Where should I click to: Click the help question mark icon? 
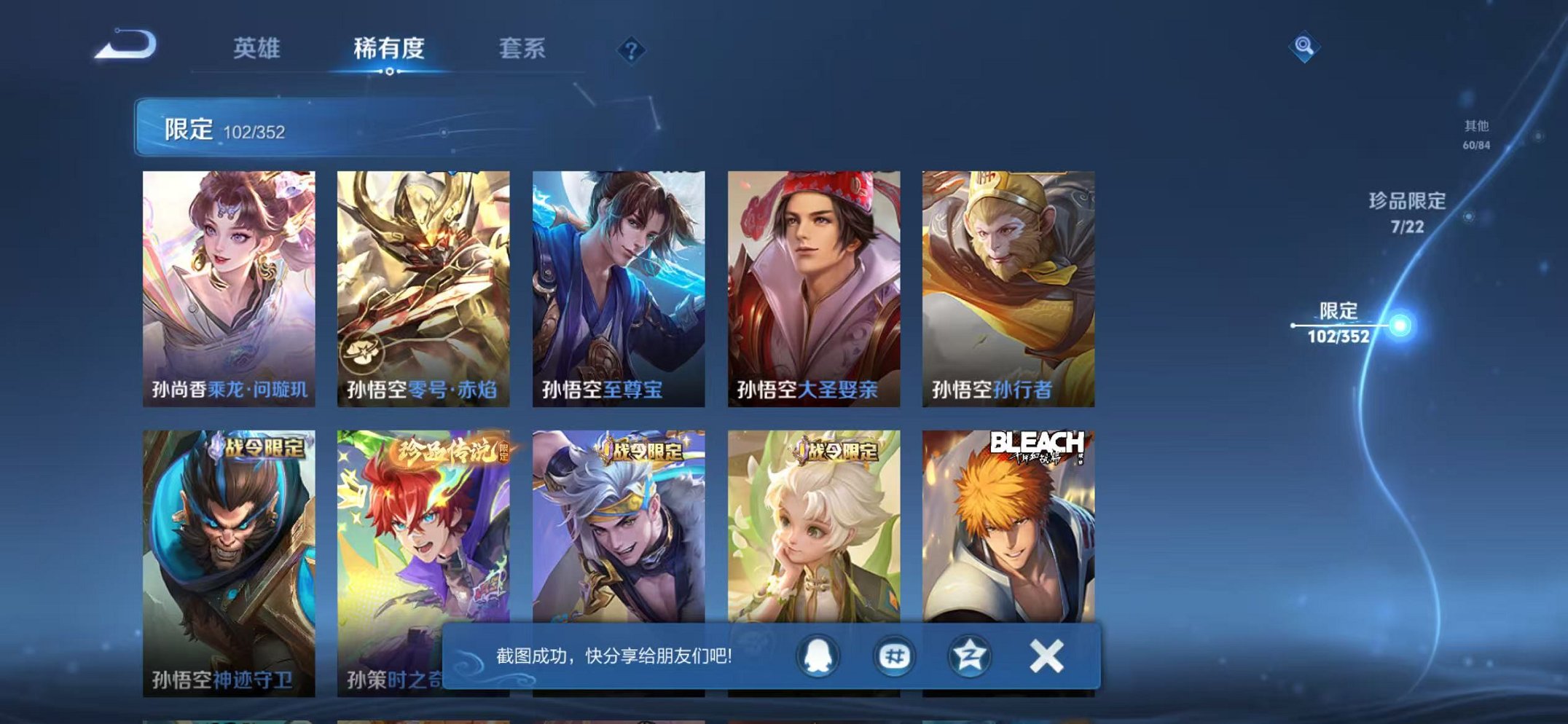tap(631, 50)
